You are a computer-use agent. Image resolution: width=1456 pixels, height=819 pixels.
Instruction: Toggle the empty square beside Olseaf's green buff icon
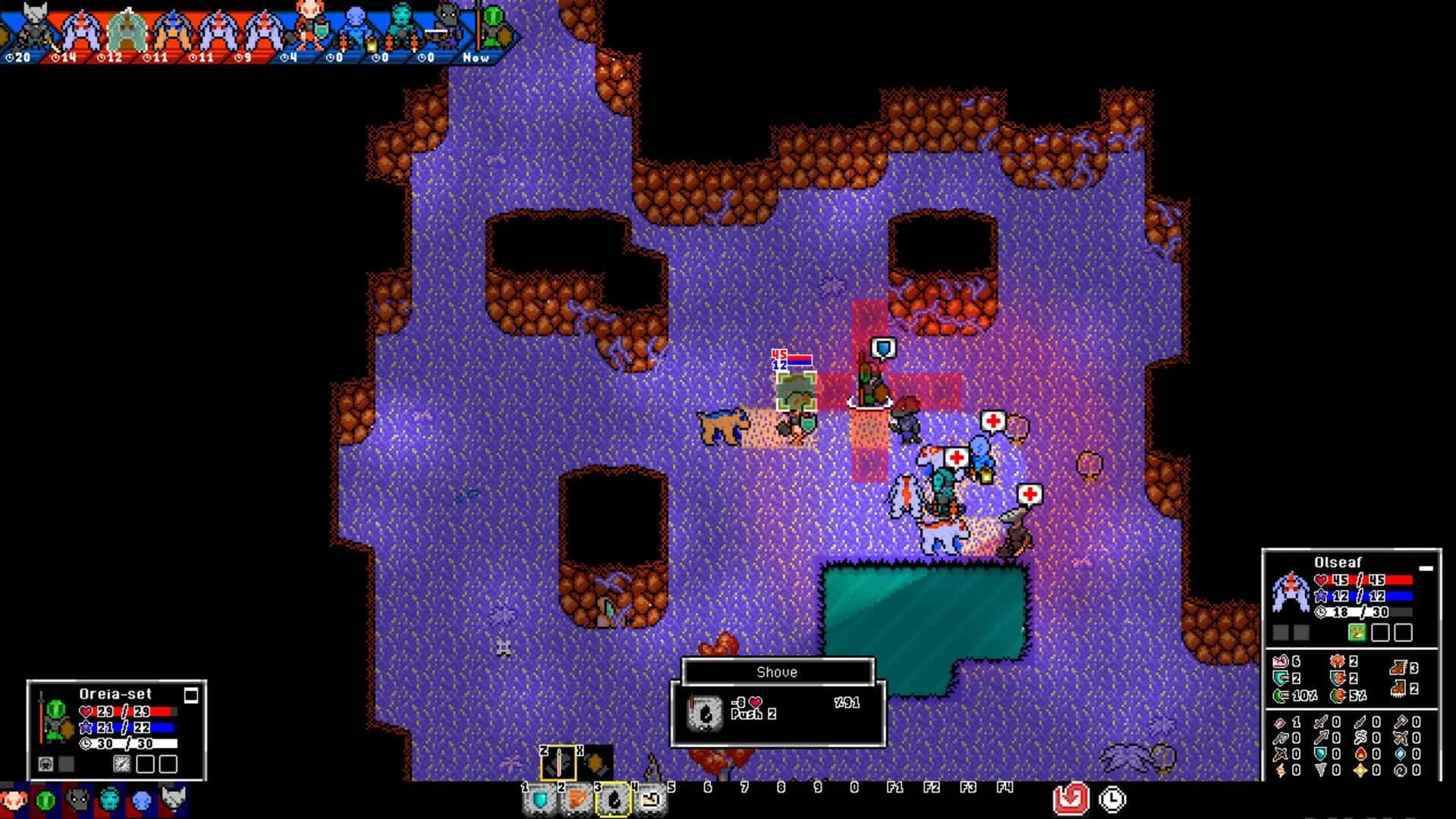(x=1380, y=632)
